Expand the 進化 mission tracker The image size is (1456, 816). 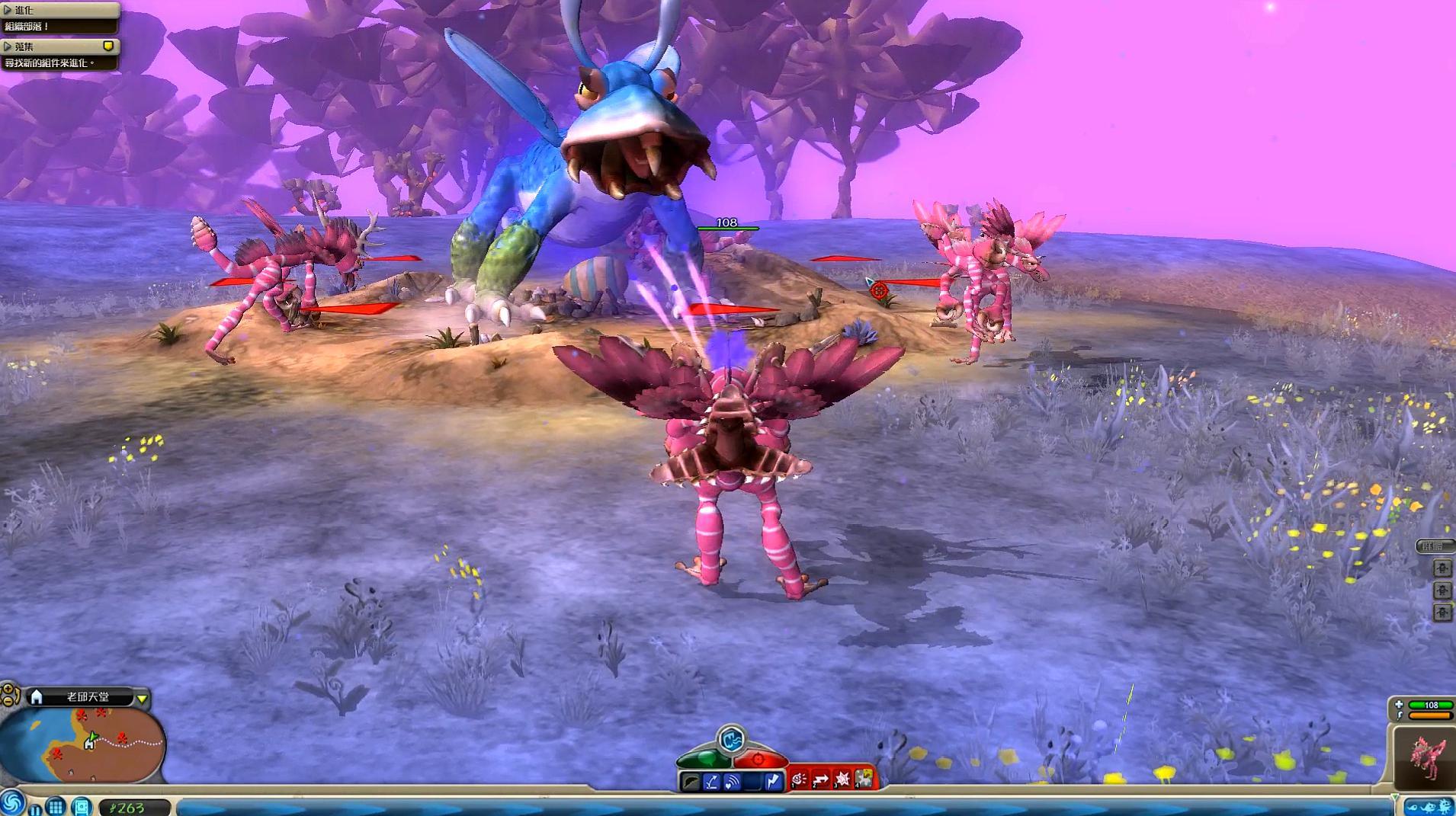pos(8,10)
